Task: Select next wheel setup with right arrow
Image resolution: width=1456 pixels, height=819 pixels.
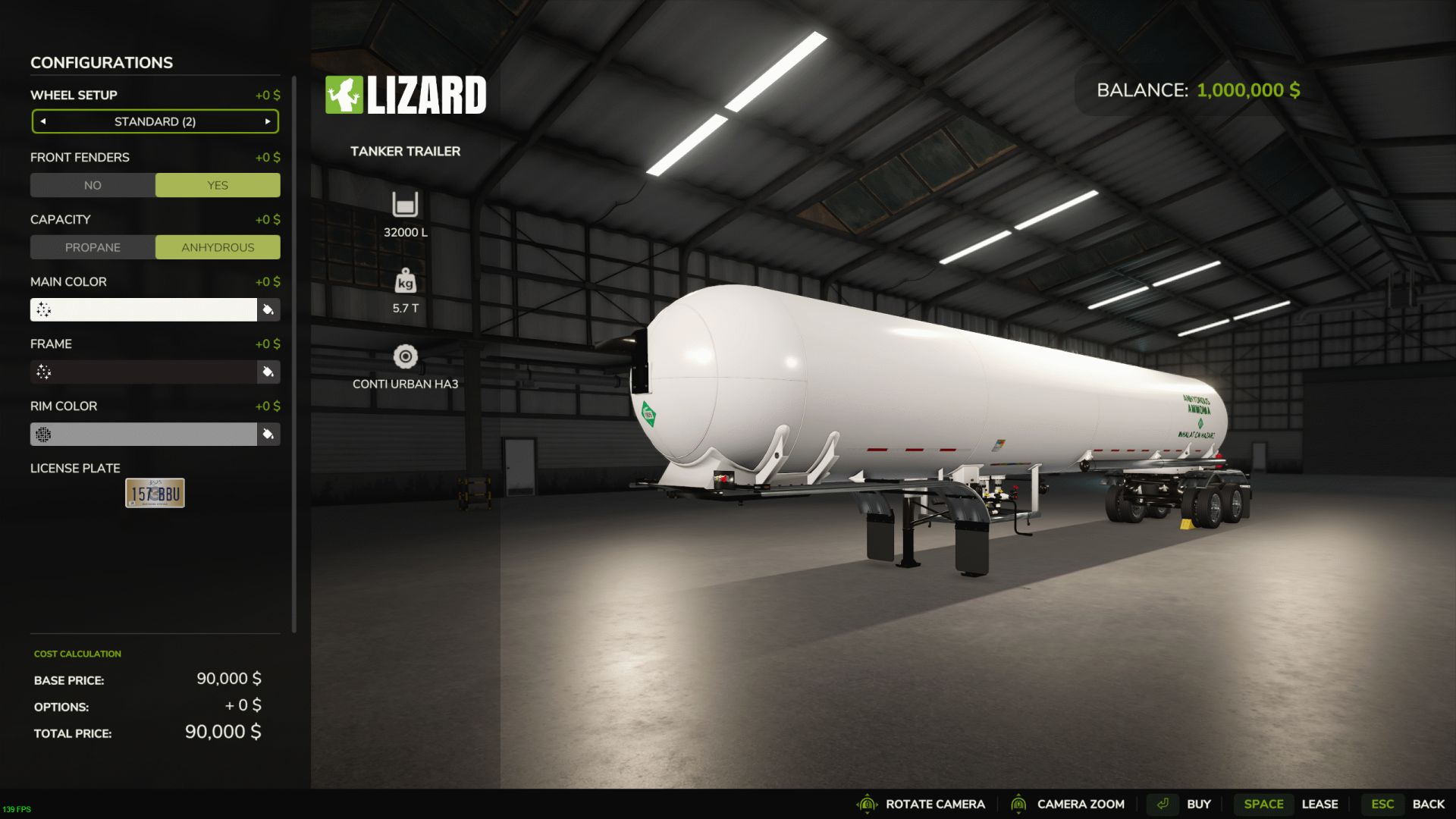Action: (268, 121)
